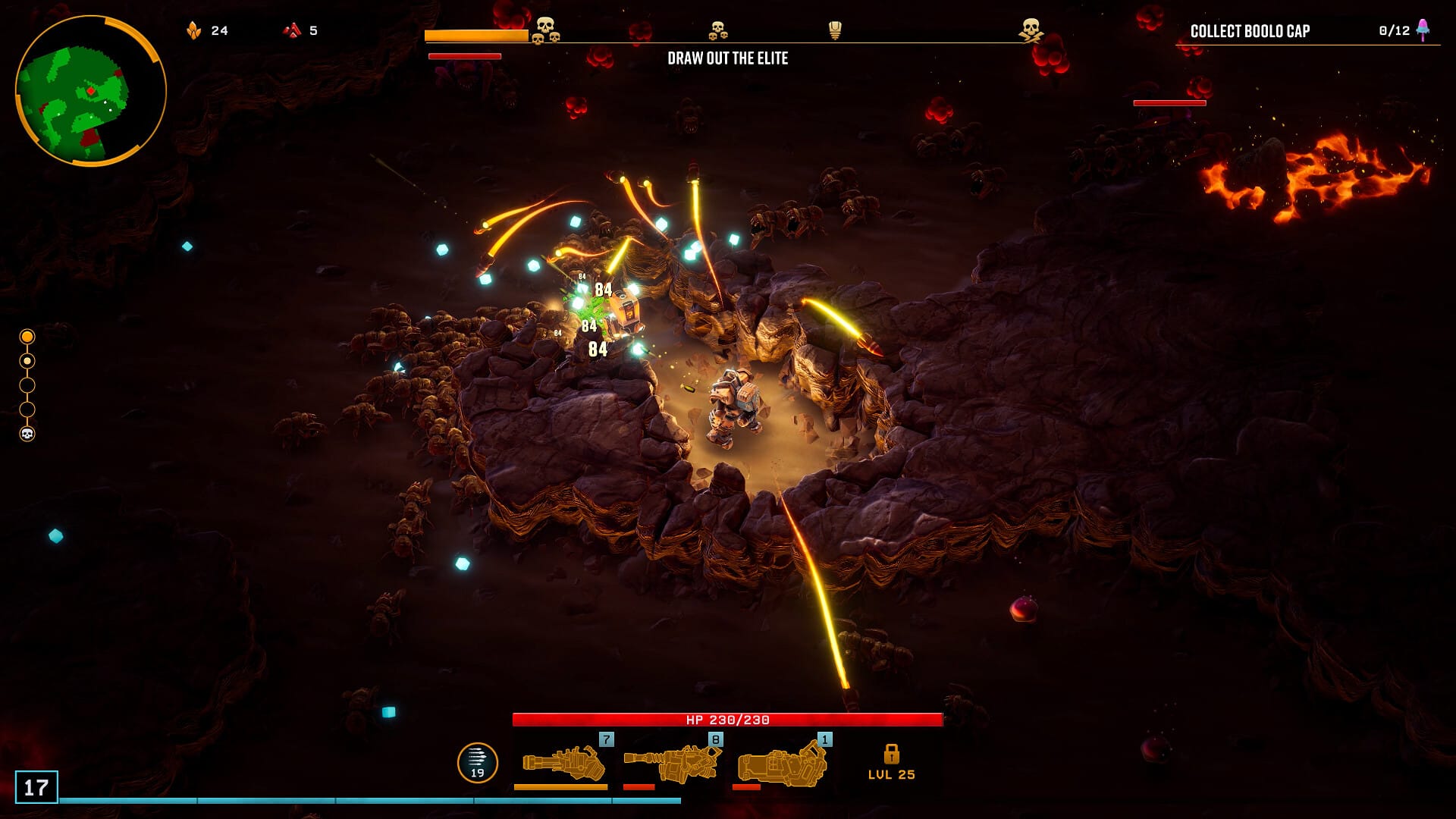Viewport: 1456px width, 819px height.
Task: Open the second stage node with small dot
Action: pyautogui.click(x=28, y=361)
